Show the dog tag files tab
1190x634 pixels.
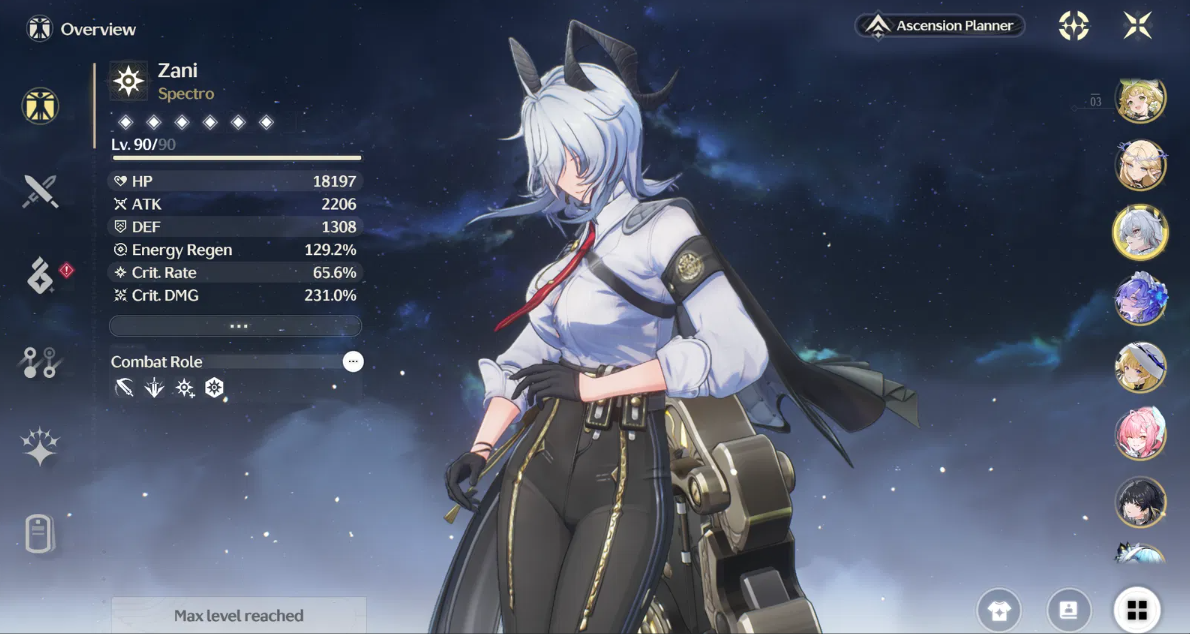click(39, 534)
